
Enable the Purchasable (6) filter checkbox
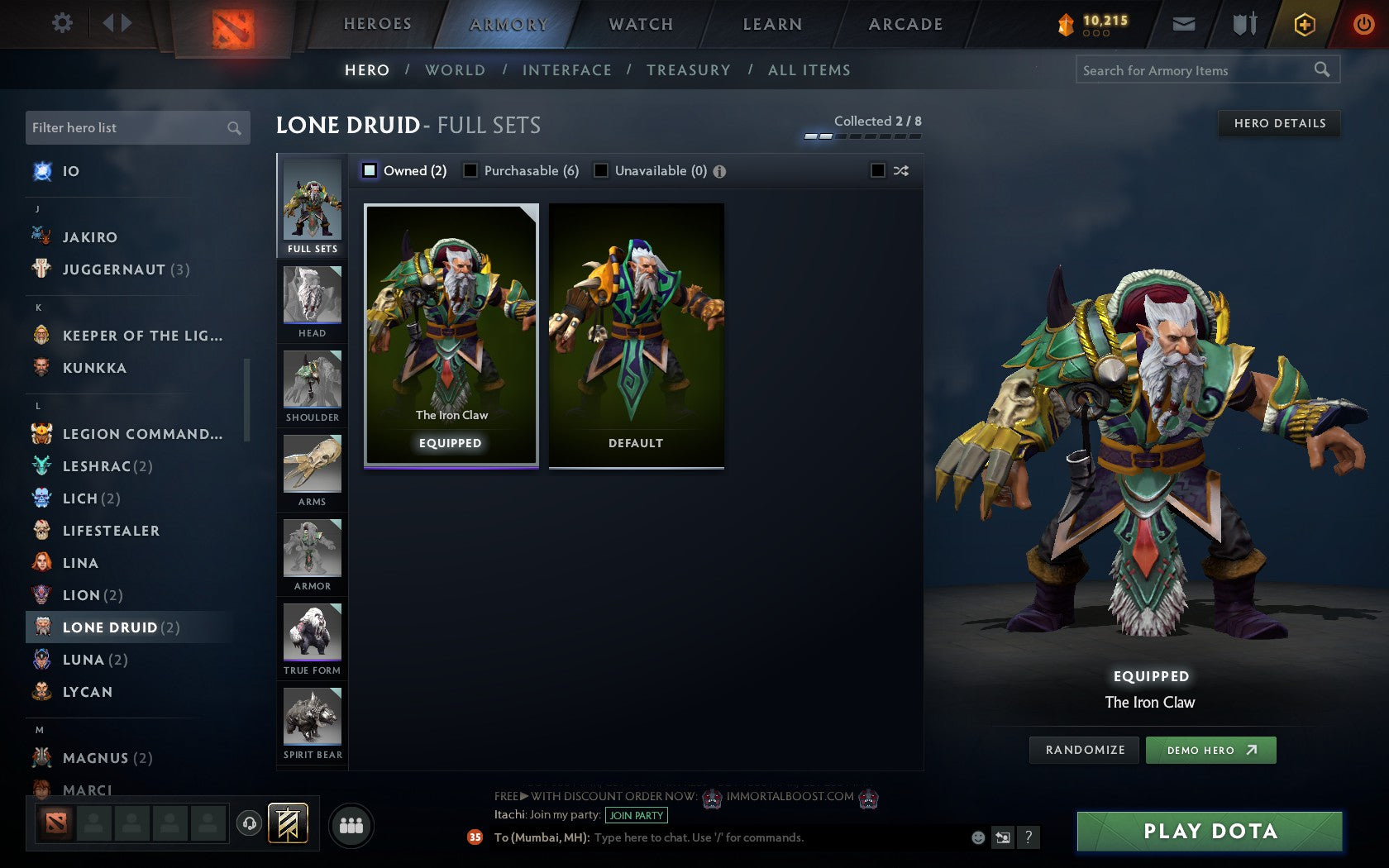471,170
